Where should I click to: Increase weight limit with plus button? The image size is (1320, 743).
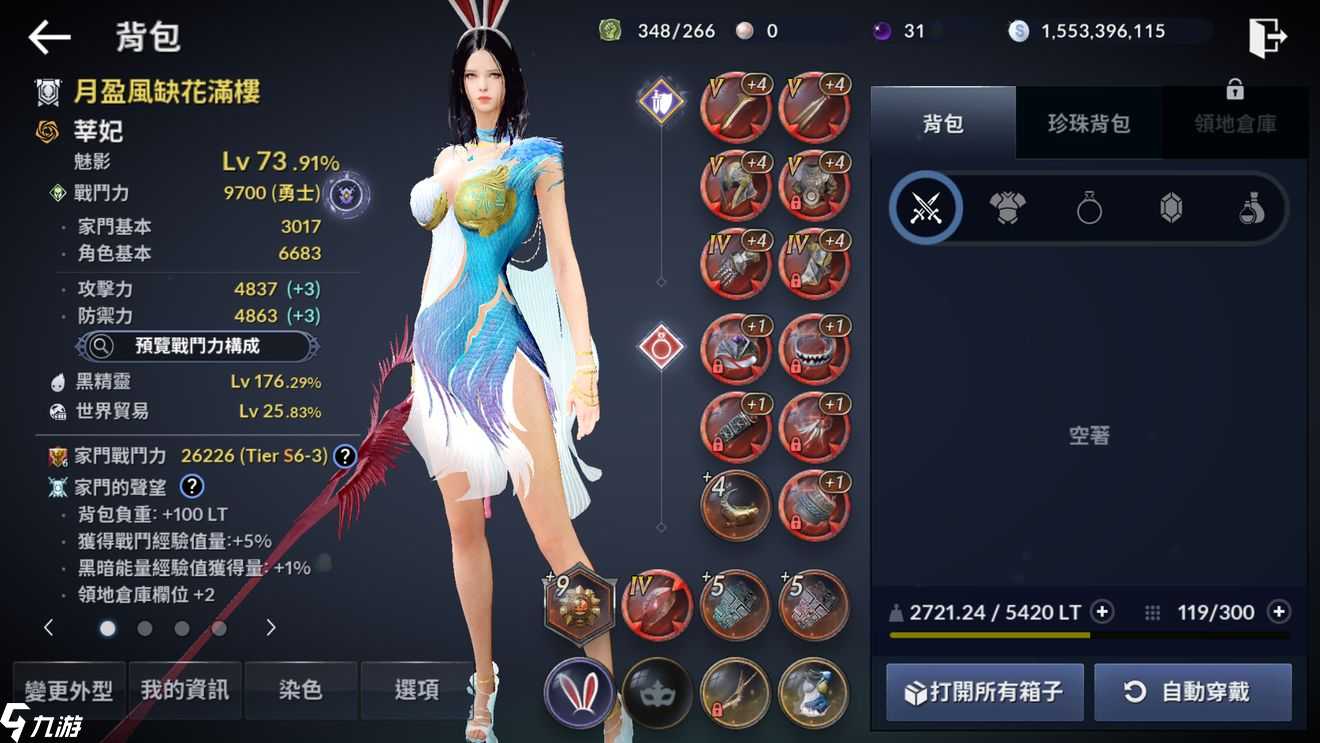coord(1102,612)
